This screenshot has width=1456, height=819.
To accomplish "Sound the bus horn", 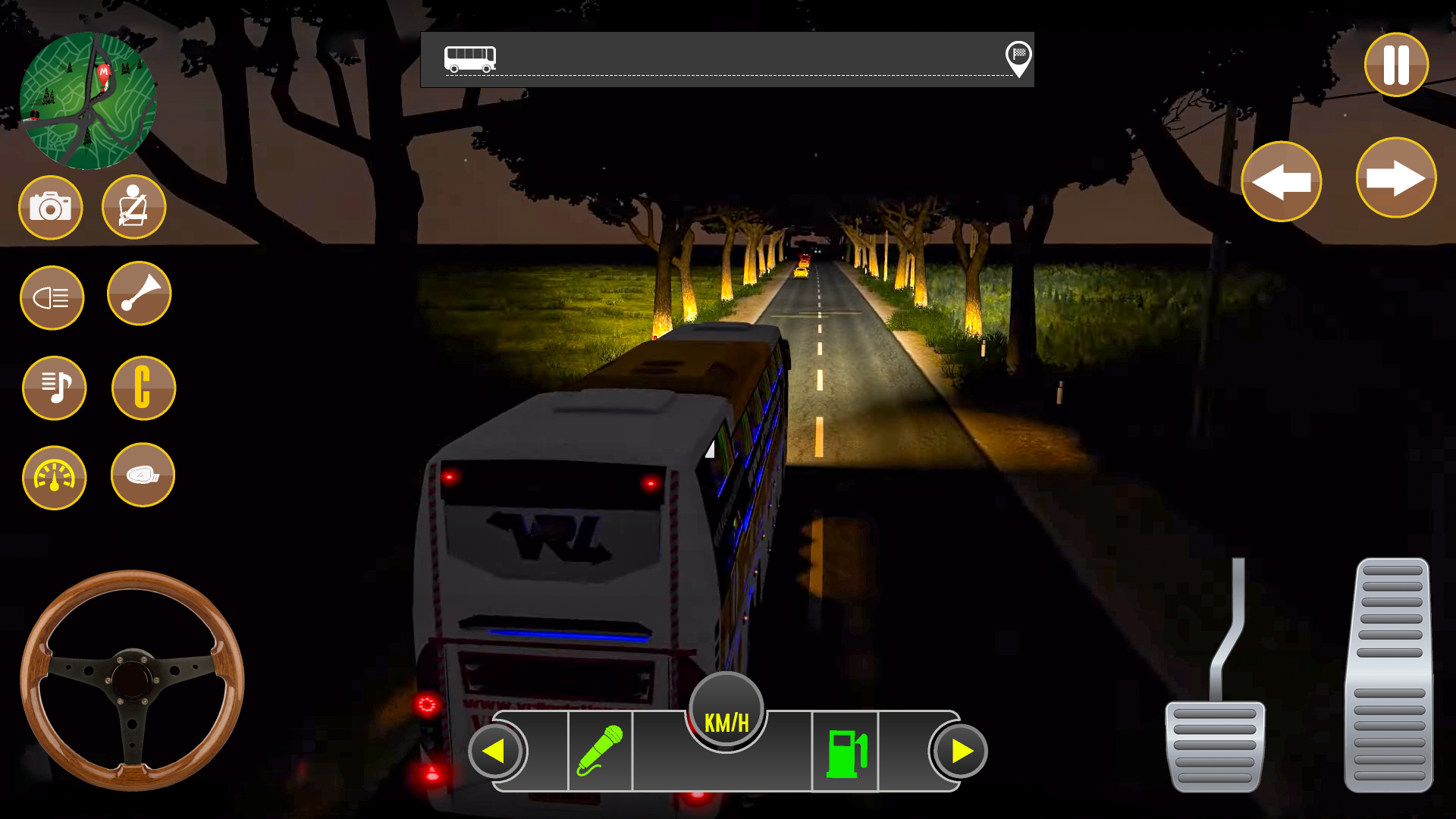I will 139,294.
